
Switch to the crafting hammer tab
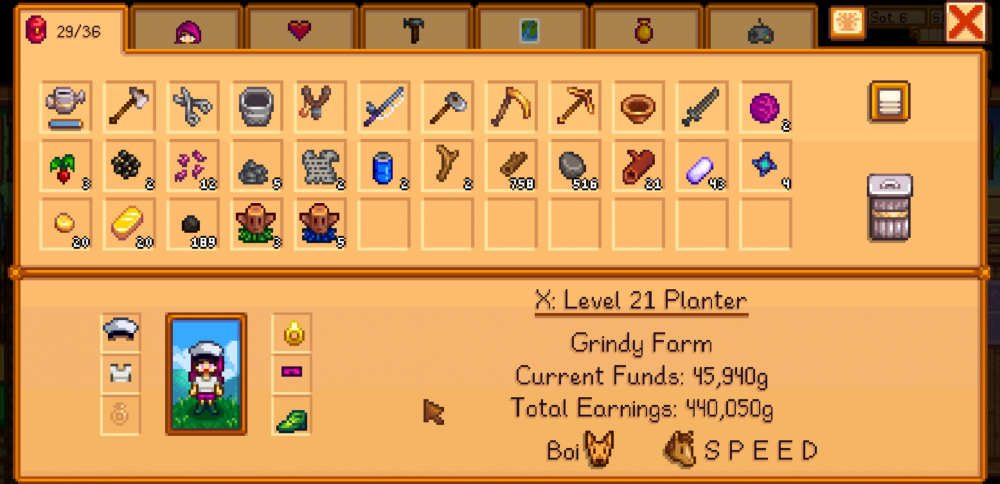point(415,31)
